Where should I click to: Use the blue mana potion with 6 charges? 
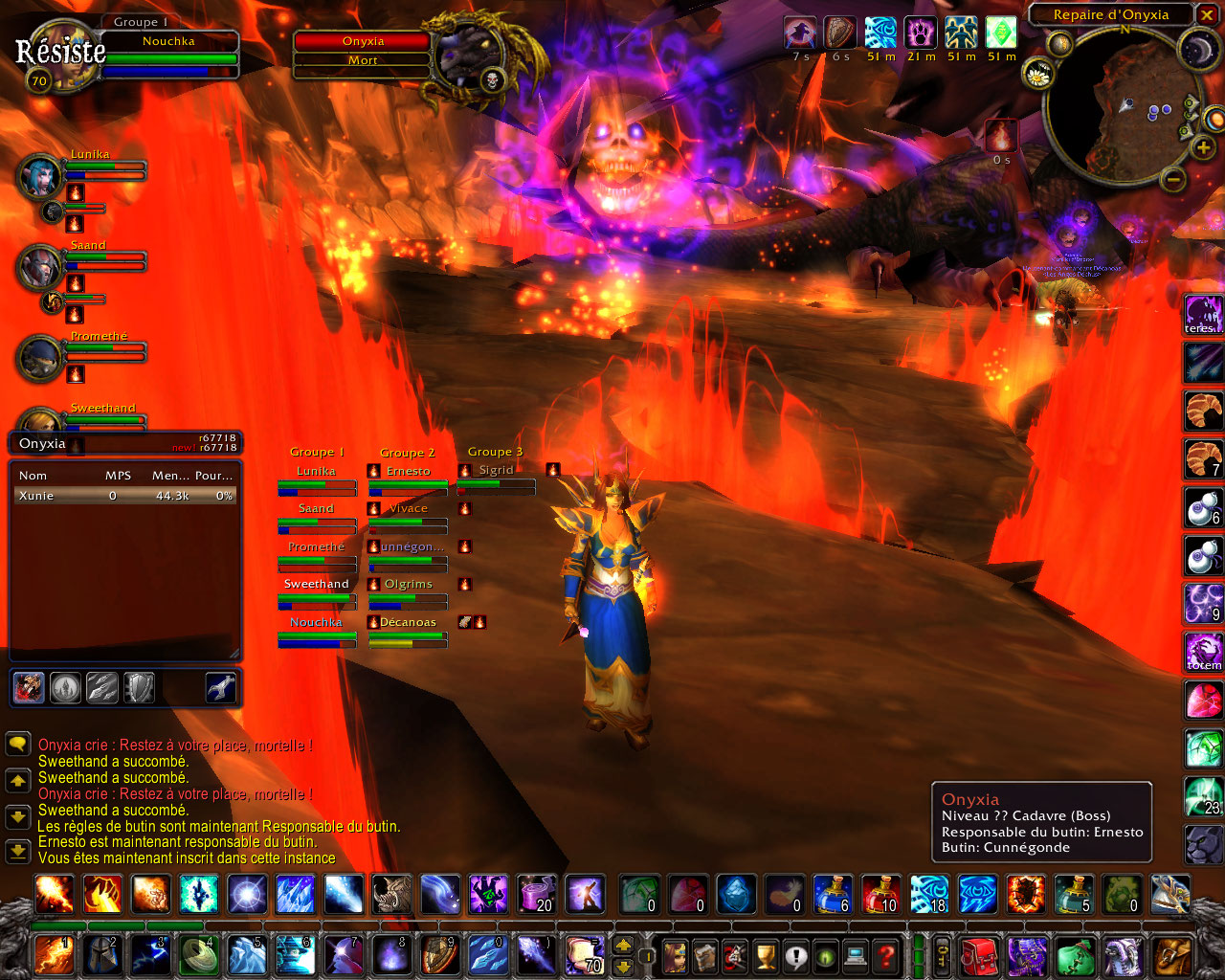pos(831,894)
